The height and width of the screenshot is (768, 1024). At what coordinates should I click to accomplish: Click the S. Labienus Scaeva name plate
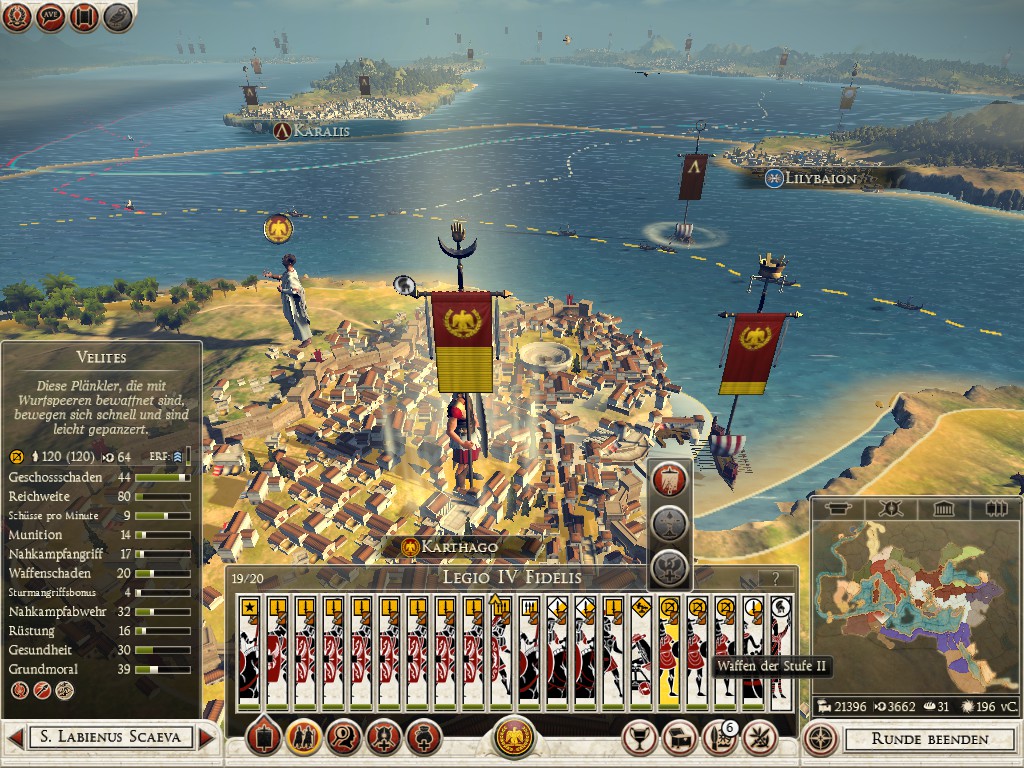coord(110,738)
